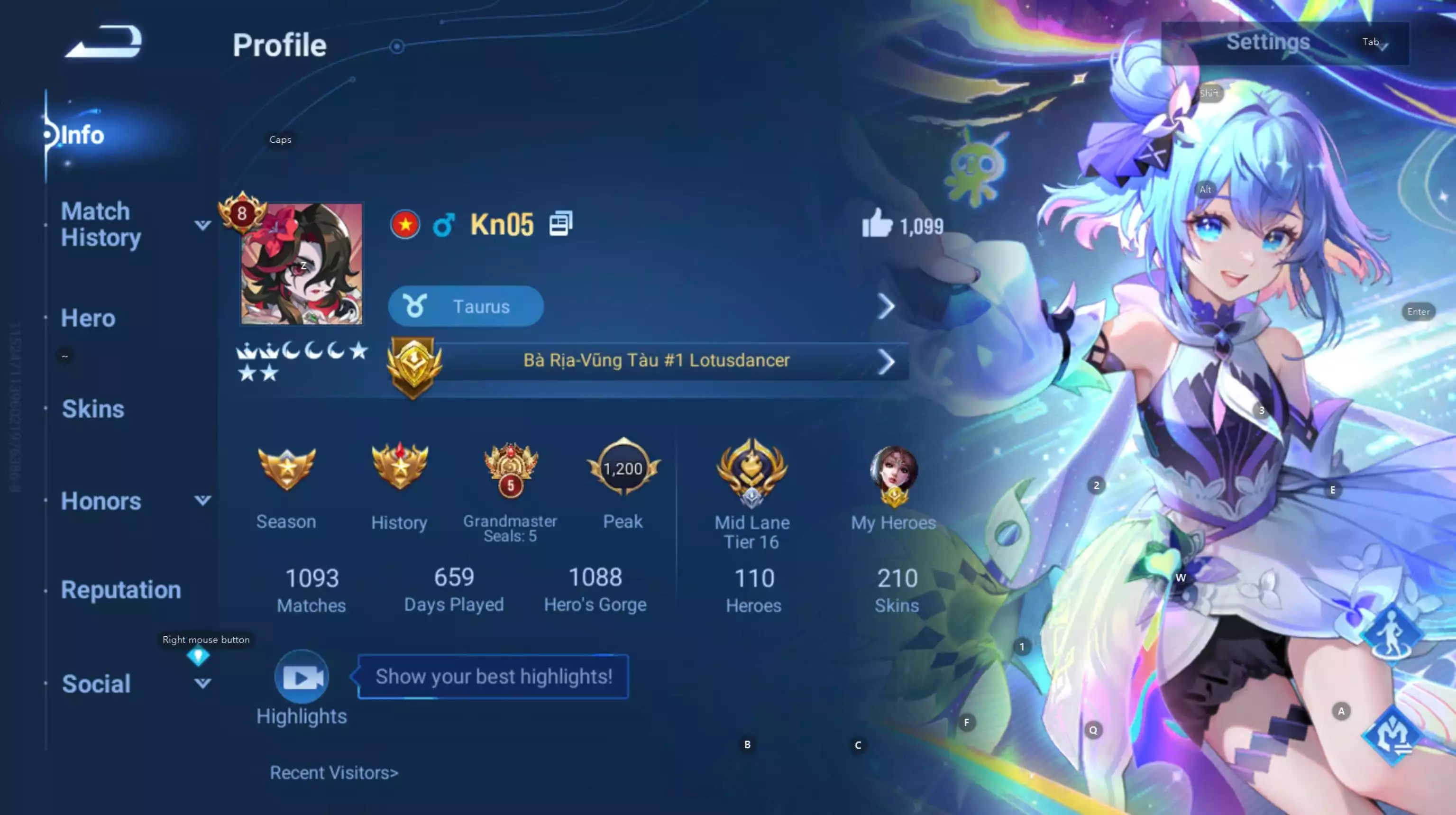Image resolution: width=1456 pixels, height=815 pixels.
Task: Click the Highlights video camera icon
Action: pyautogui.click(x=301, y=676)
